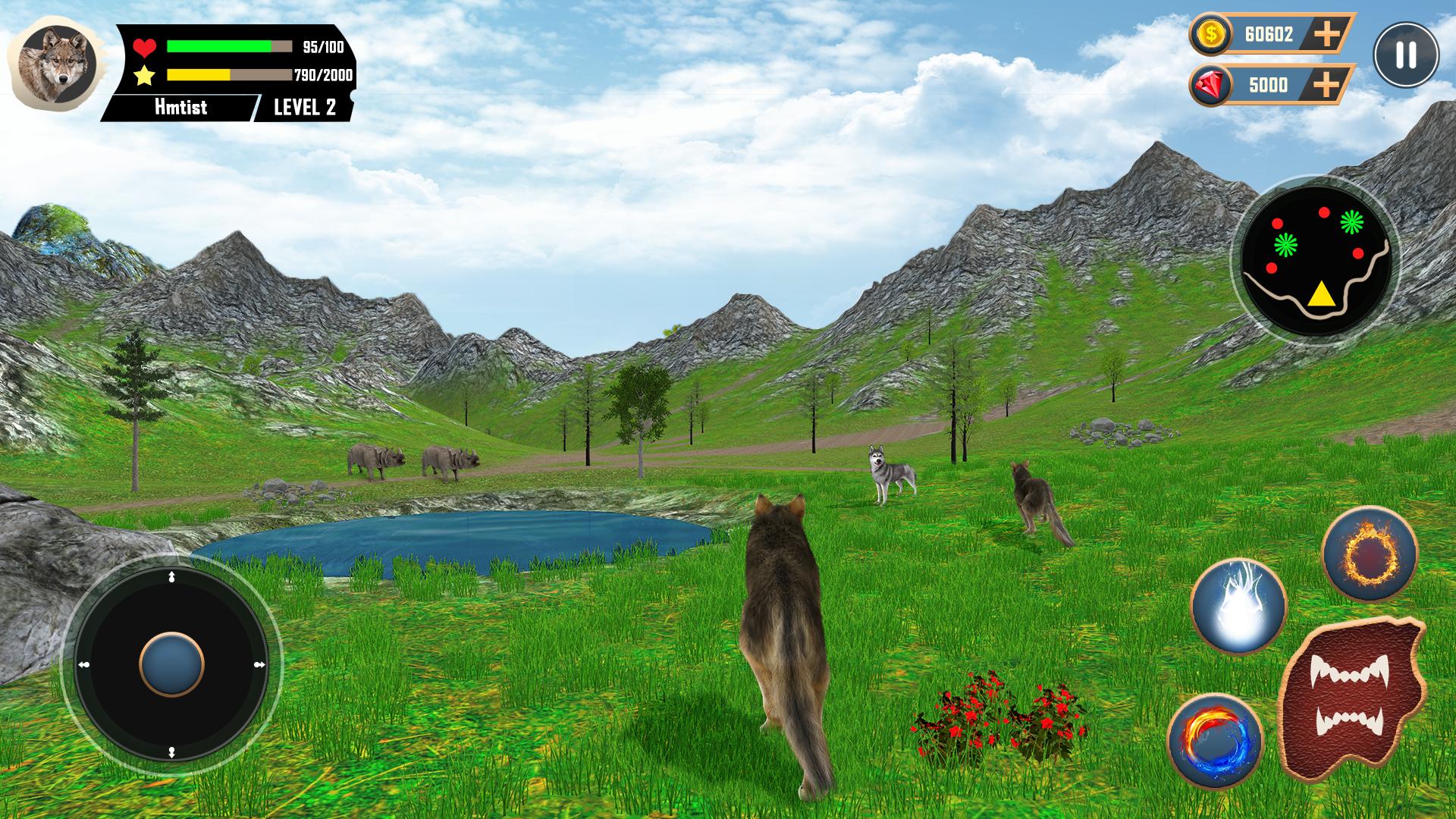The image size is (1456, 819).
Task: Pause the game
Action: pos(1405,55)
